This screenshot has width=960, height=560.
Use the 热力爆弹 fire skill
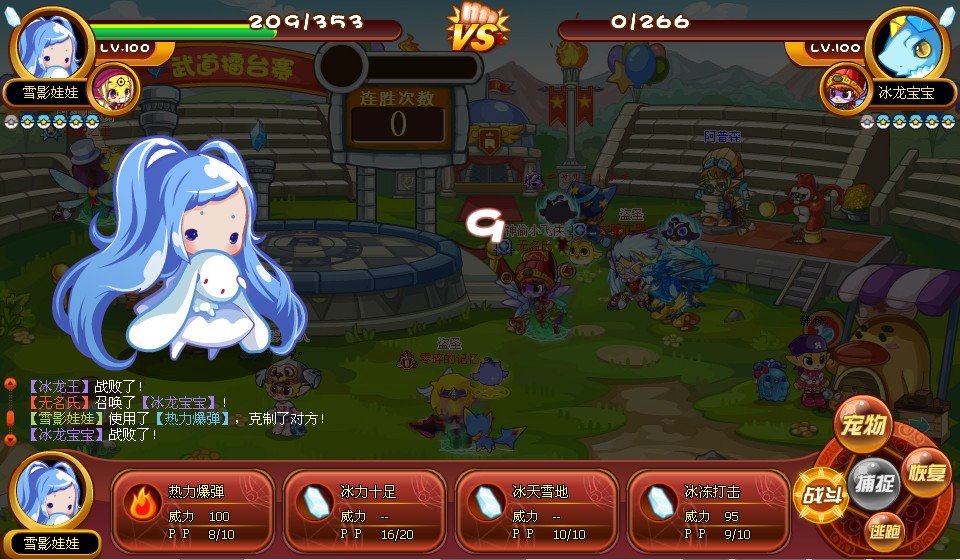[192, 505]
